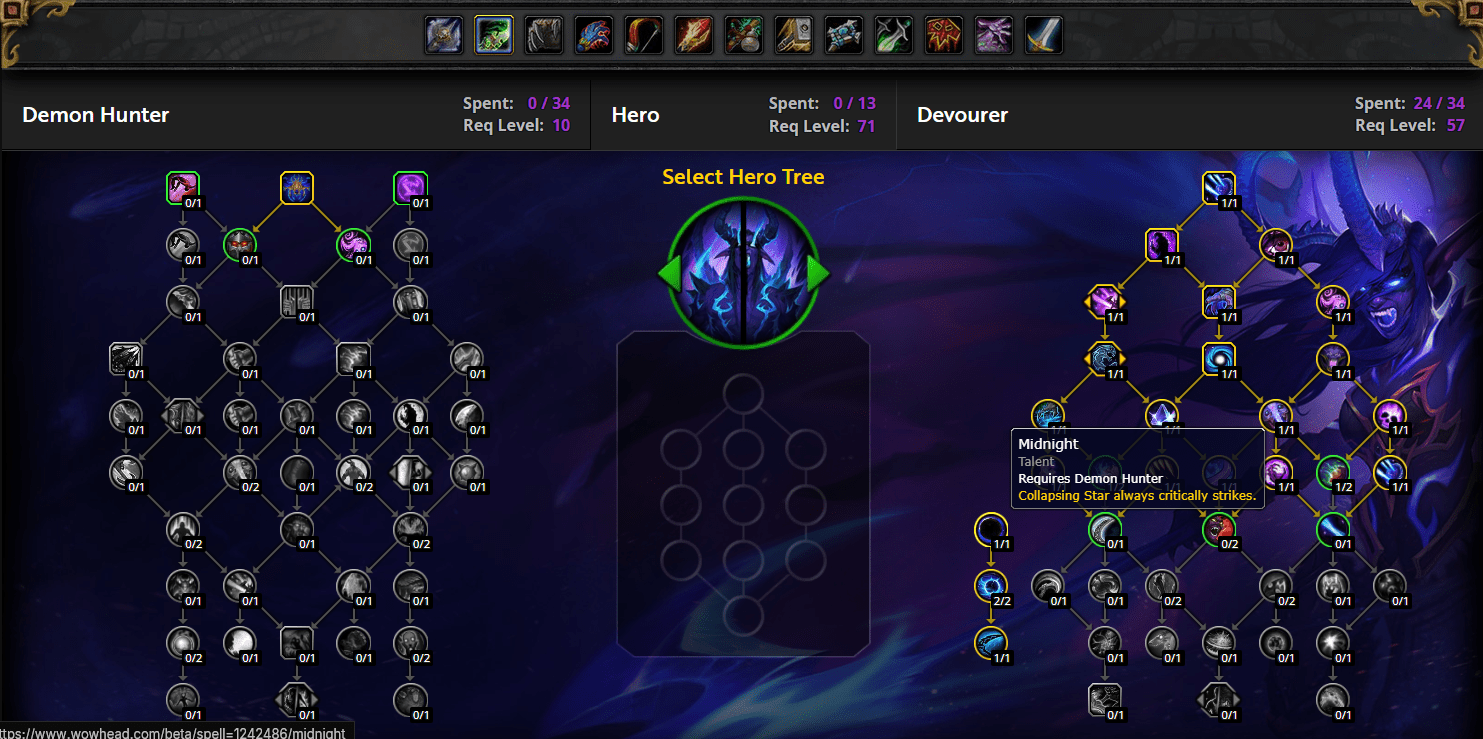The height and width of the screenshot is (739, 1483).
Task: Toggle the 0/2 red talent in Devourer tree
Action: pyautogui.click(x=1220, y=530)
